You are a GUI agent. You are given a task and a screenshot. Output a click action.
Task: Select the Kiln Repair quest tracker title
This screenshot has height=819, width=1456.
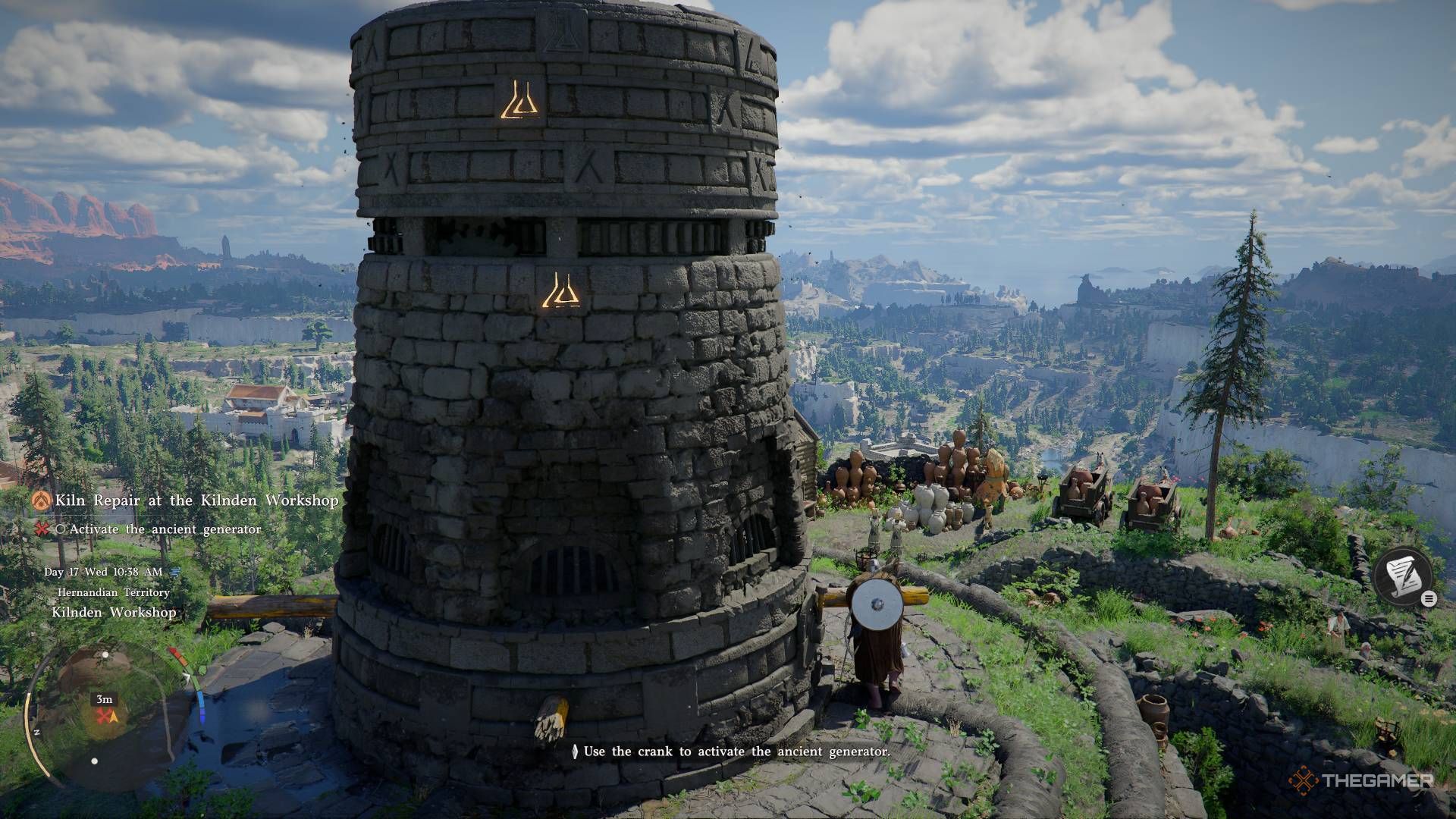pyautogui.click(x=196, y=500)
